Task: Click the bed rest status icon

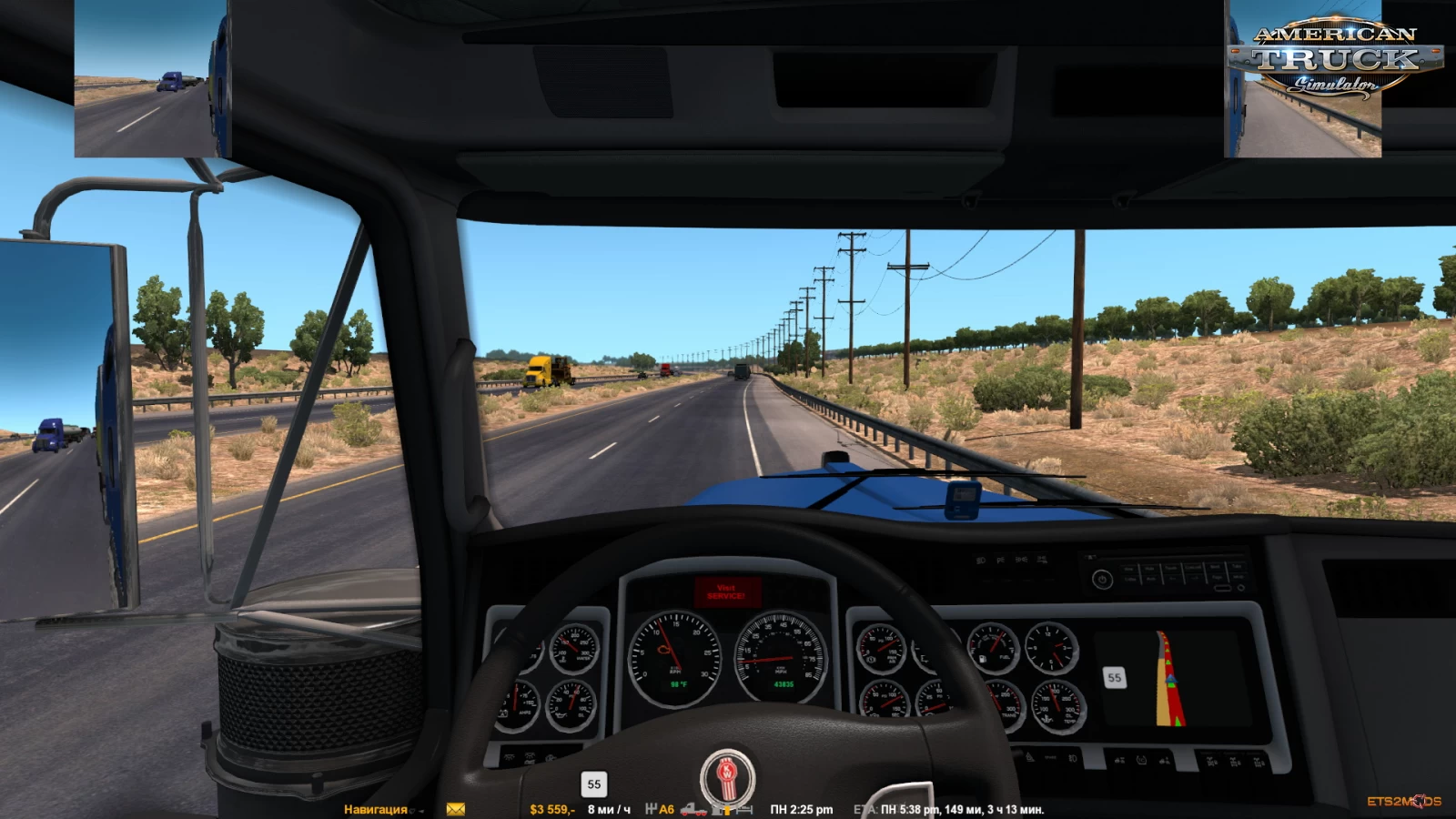Action: (x=744, y=809)
